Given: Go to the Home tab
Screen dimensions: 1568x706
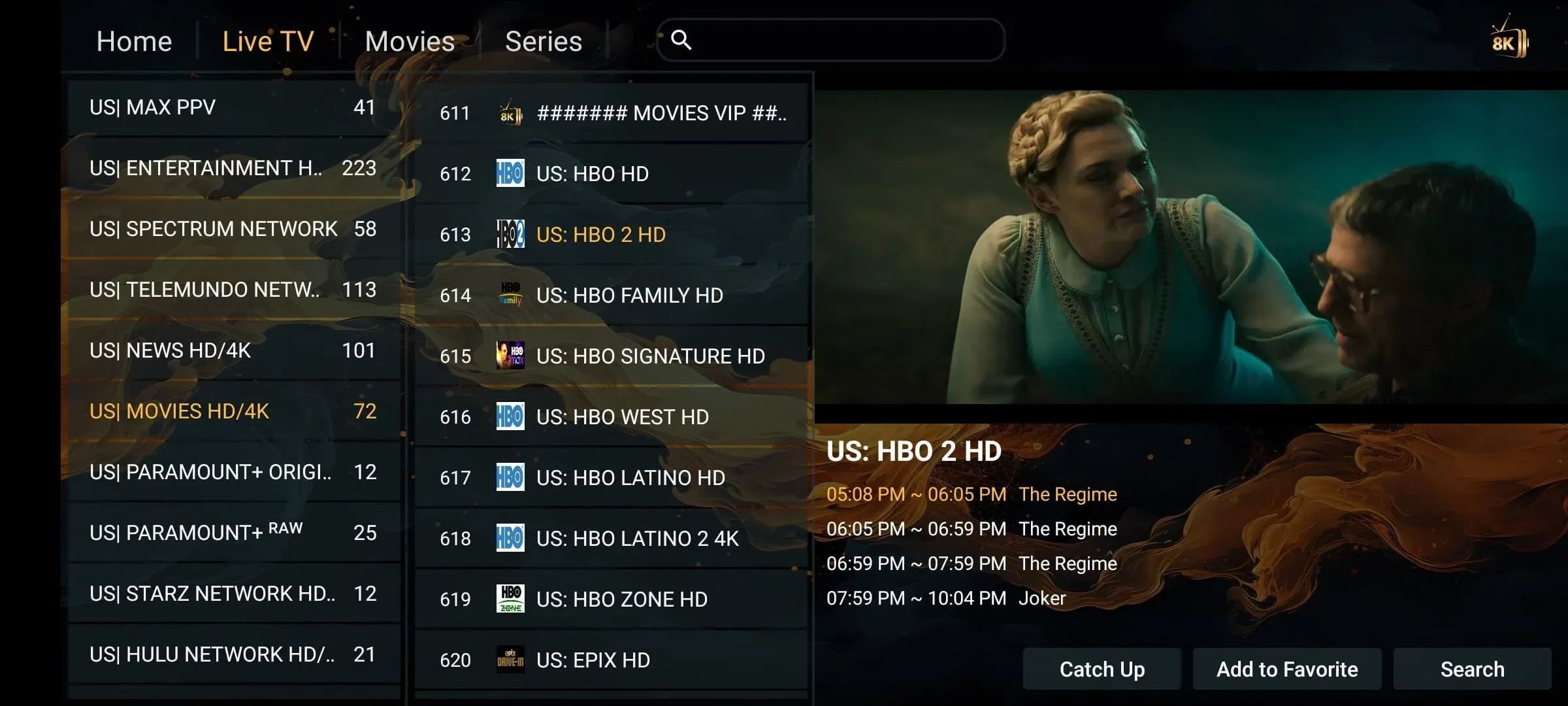Looking at the screenshot, I should click(x=133, y=41).
